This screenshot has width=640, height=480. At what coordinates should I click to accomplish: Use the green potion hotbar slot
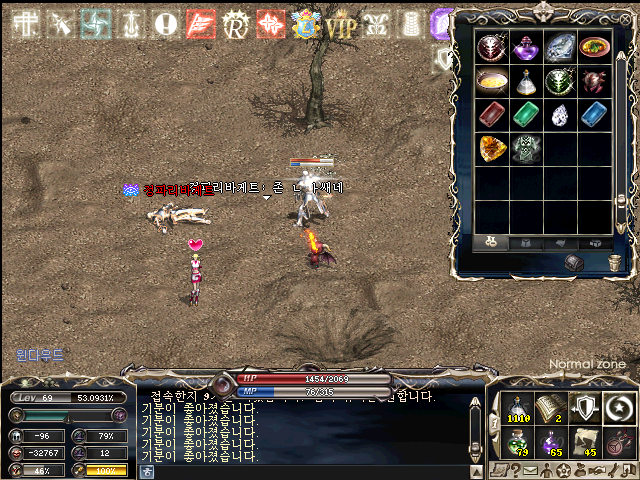point(517,443)
